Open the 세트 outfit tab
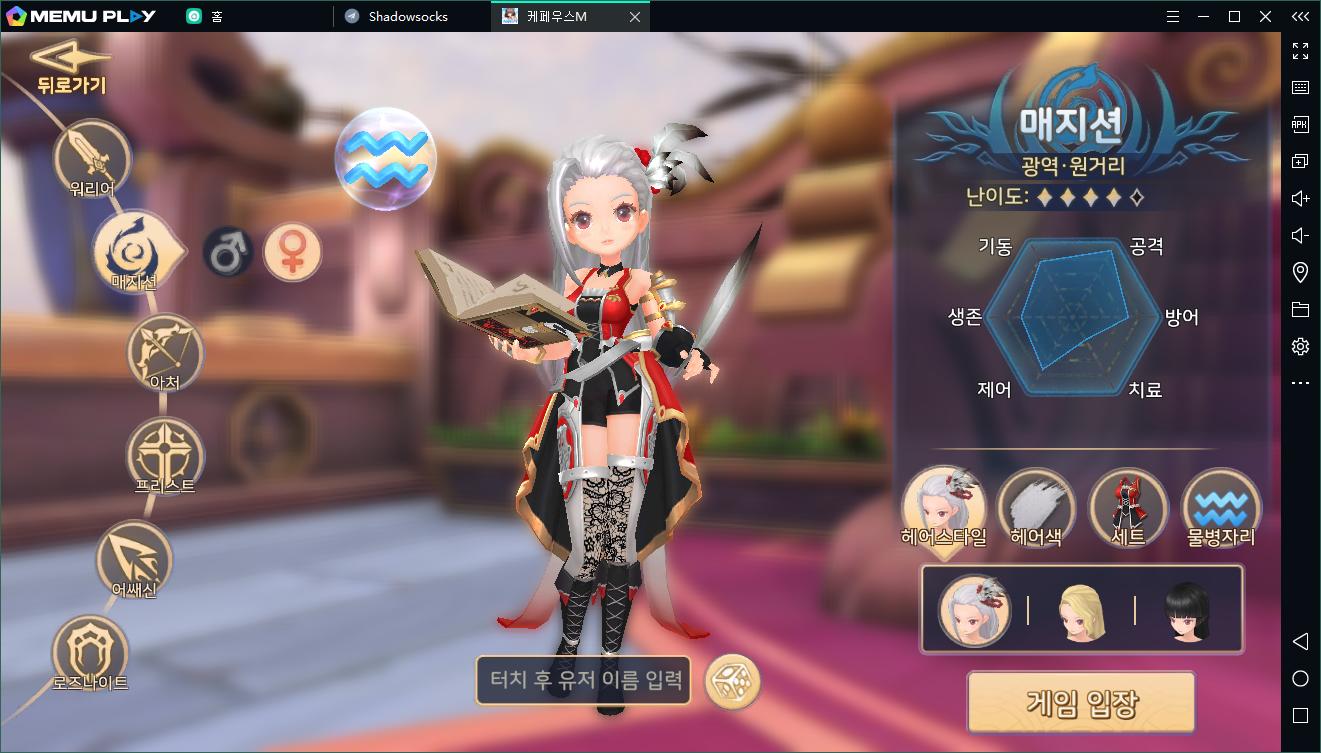 coord(1128,508)
